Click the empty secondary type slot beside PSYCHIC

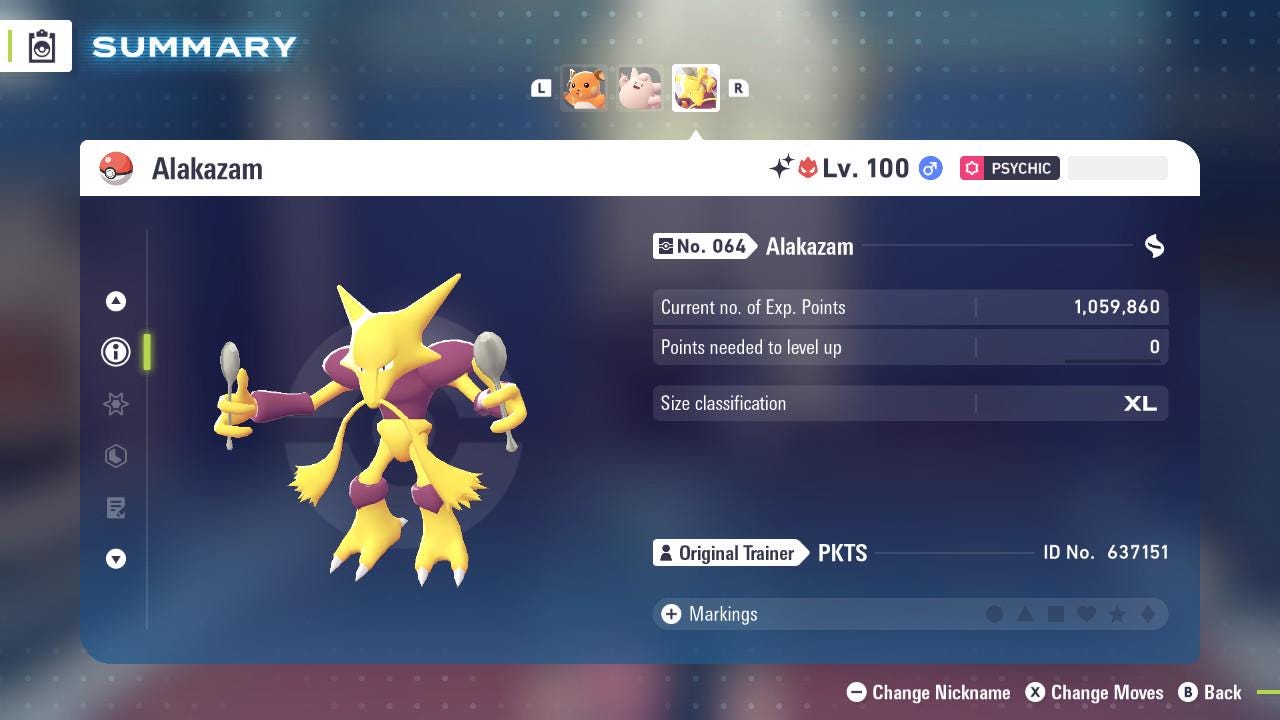[x=1117, y=168]
